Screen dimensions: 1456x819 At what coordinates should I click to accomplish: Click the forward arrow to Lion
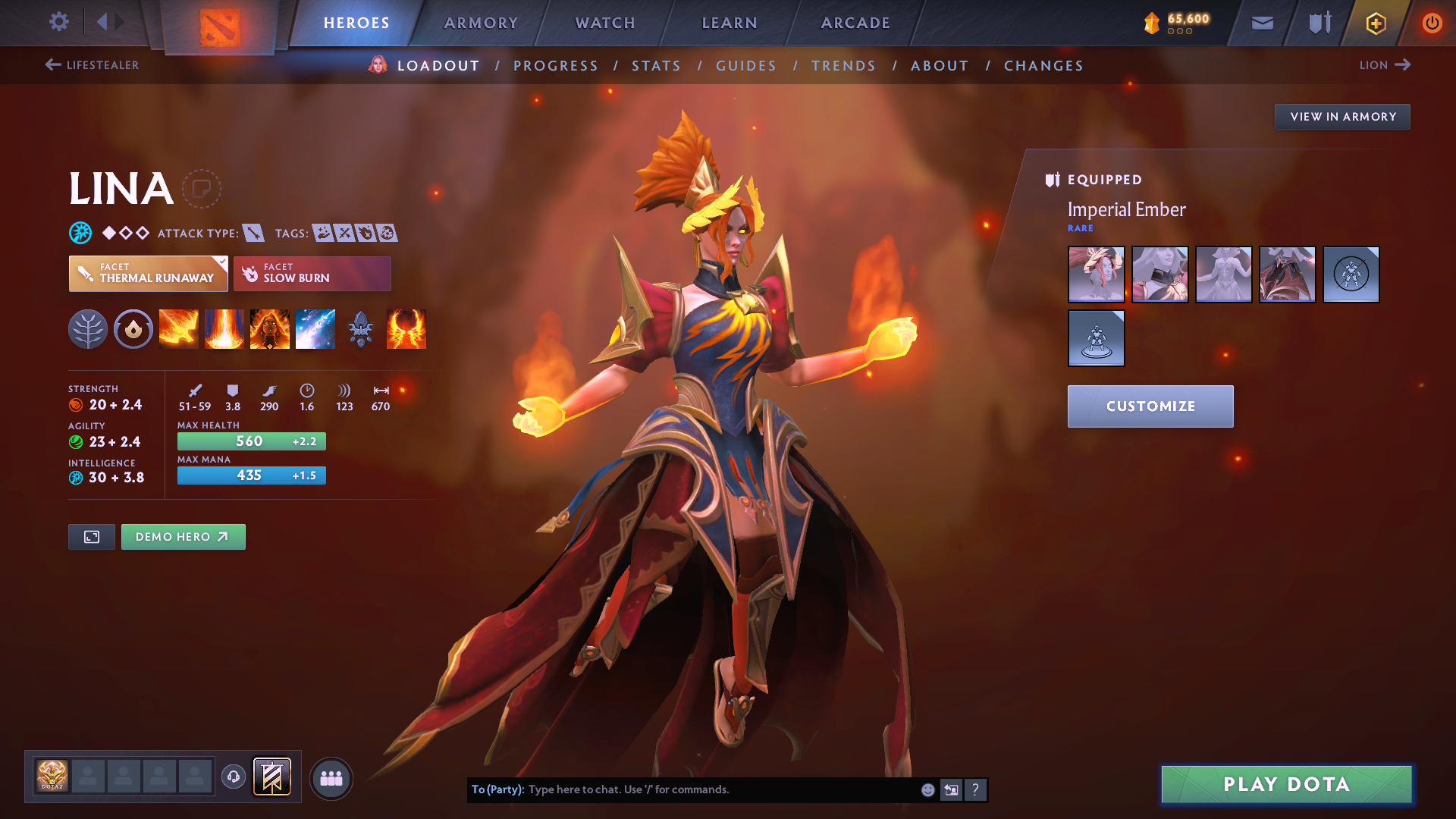point(1404,65)
